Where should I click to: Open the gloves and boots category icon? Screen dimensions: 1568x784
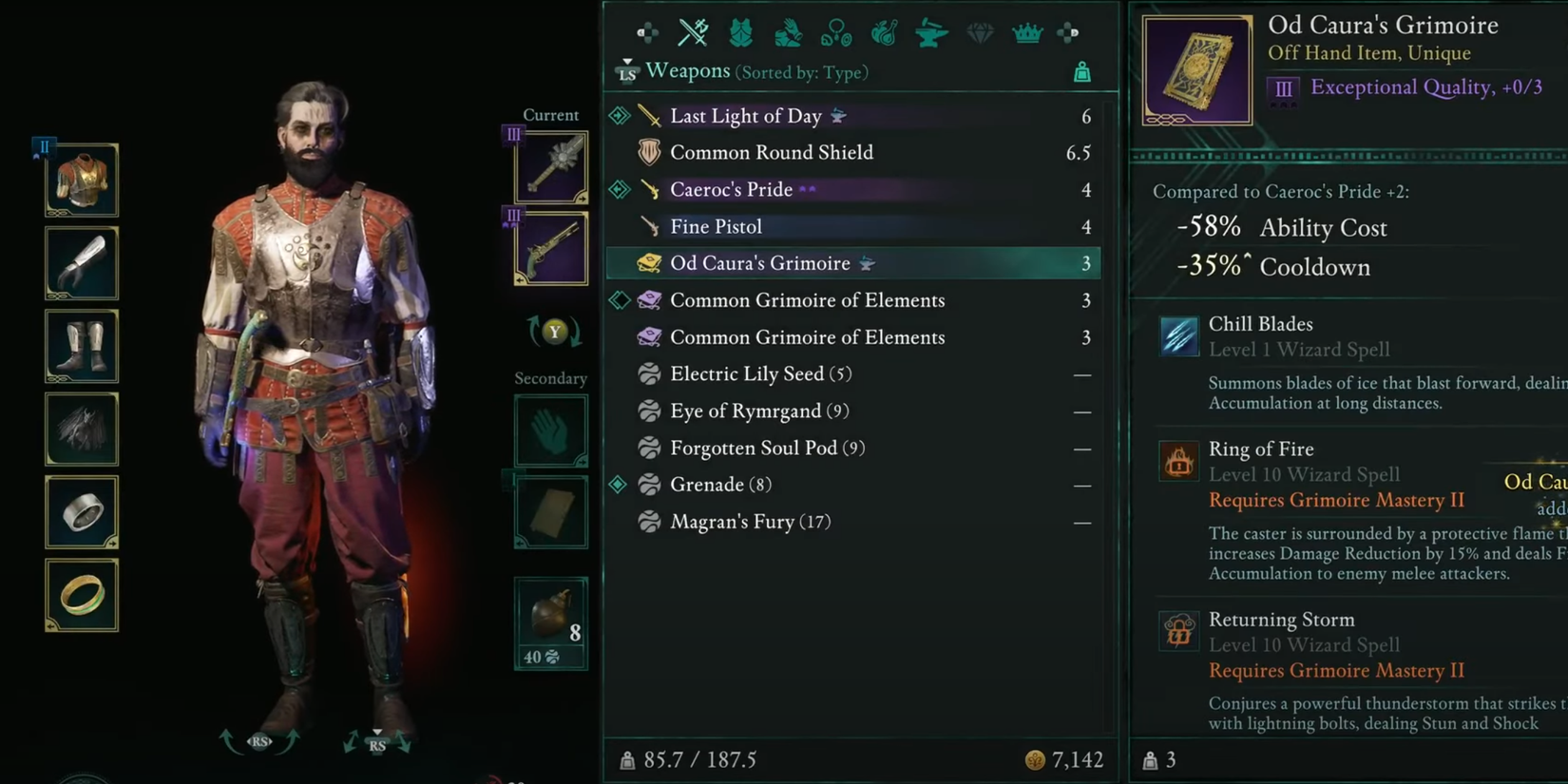788,31
